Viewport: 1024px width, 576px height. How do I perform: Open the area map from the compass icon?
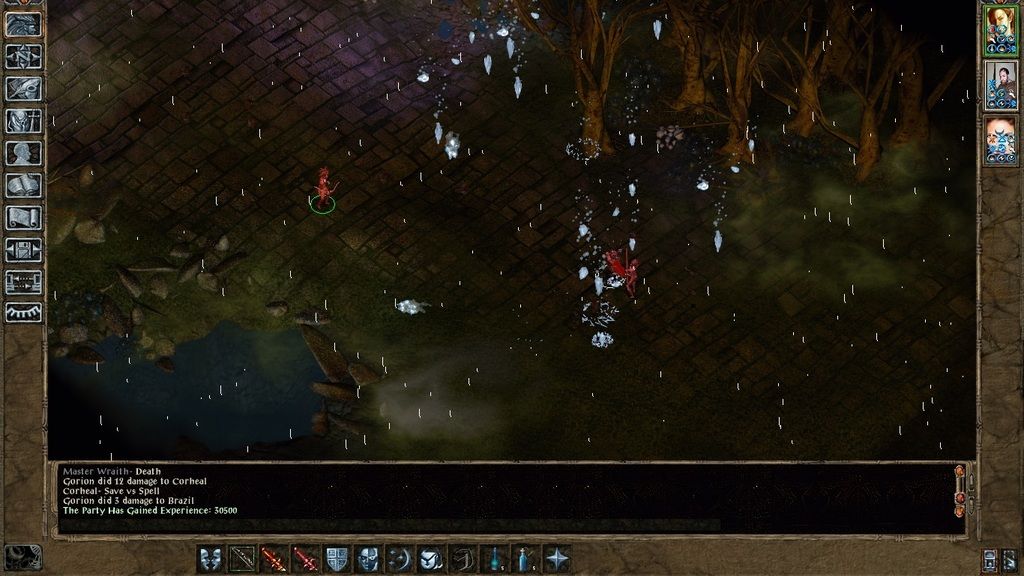[x=23, y=56]
